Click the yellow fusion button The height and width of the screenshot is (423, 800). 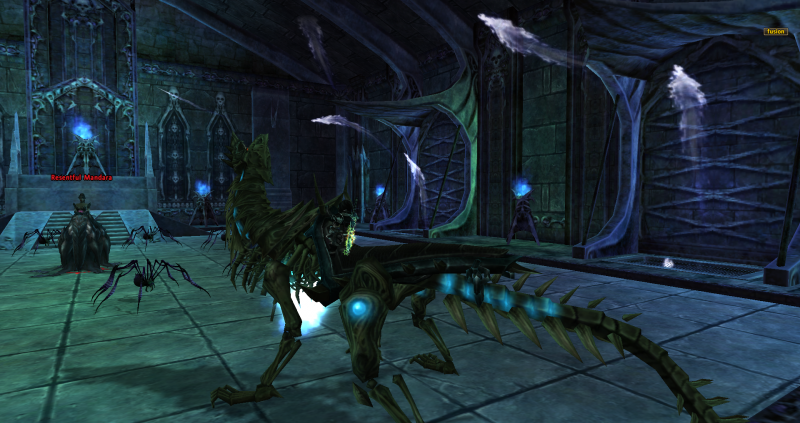pos(776,31)
